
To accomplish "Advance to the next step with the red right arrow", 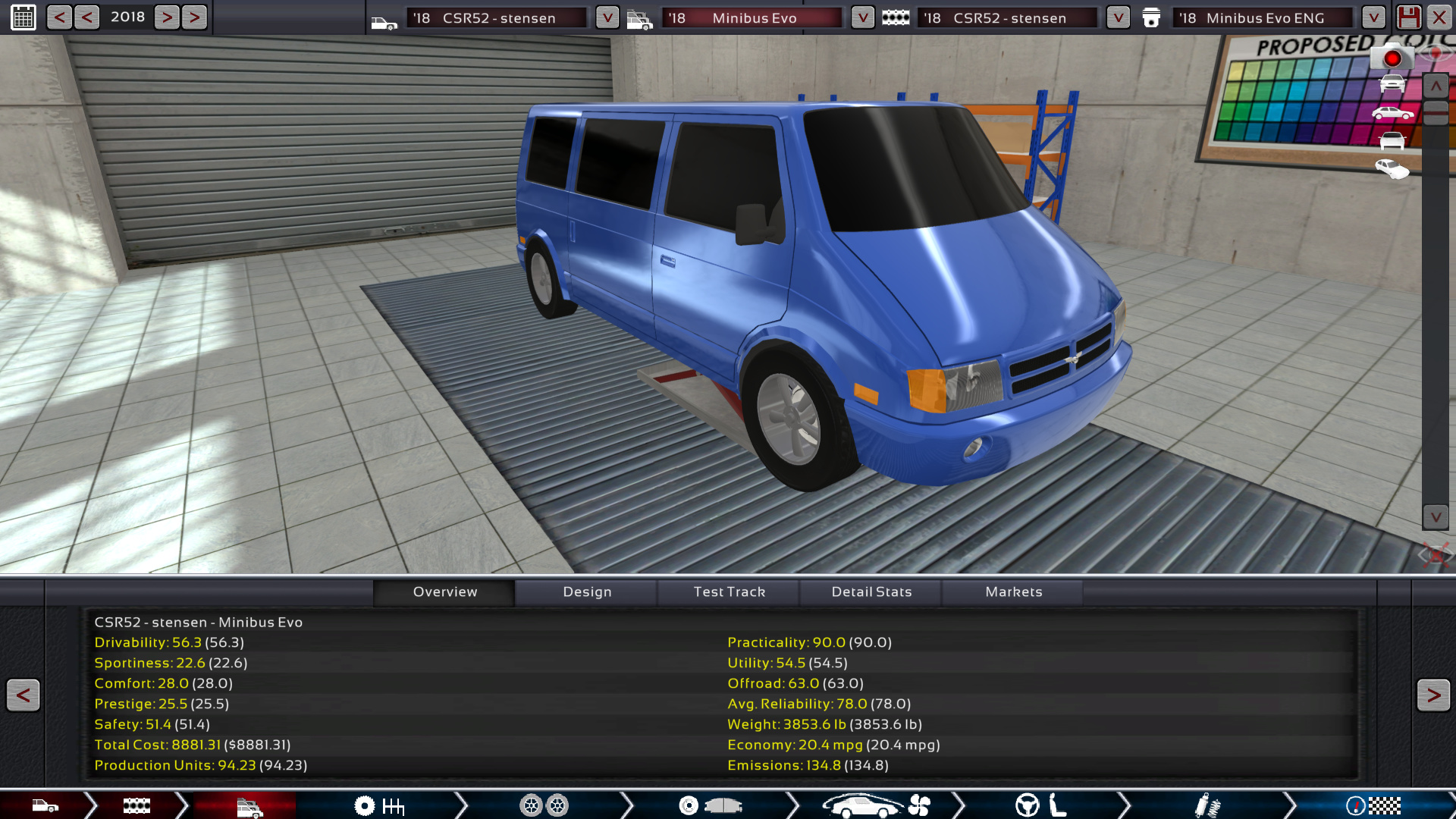I will 1432,695.
